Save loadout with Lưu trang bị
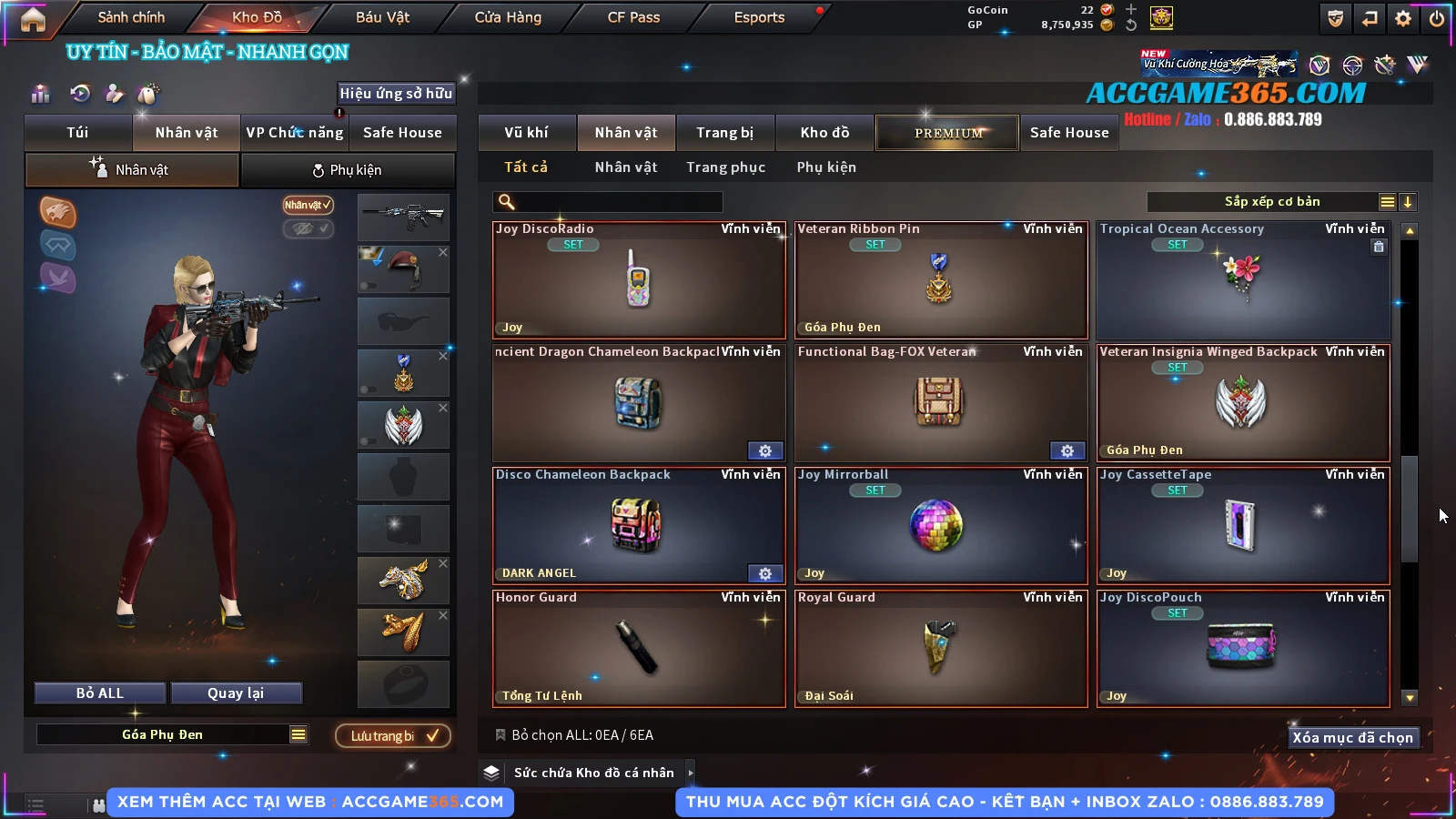Screen dimensions: 1456x819 [x=393, y=735]
